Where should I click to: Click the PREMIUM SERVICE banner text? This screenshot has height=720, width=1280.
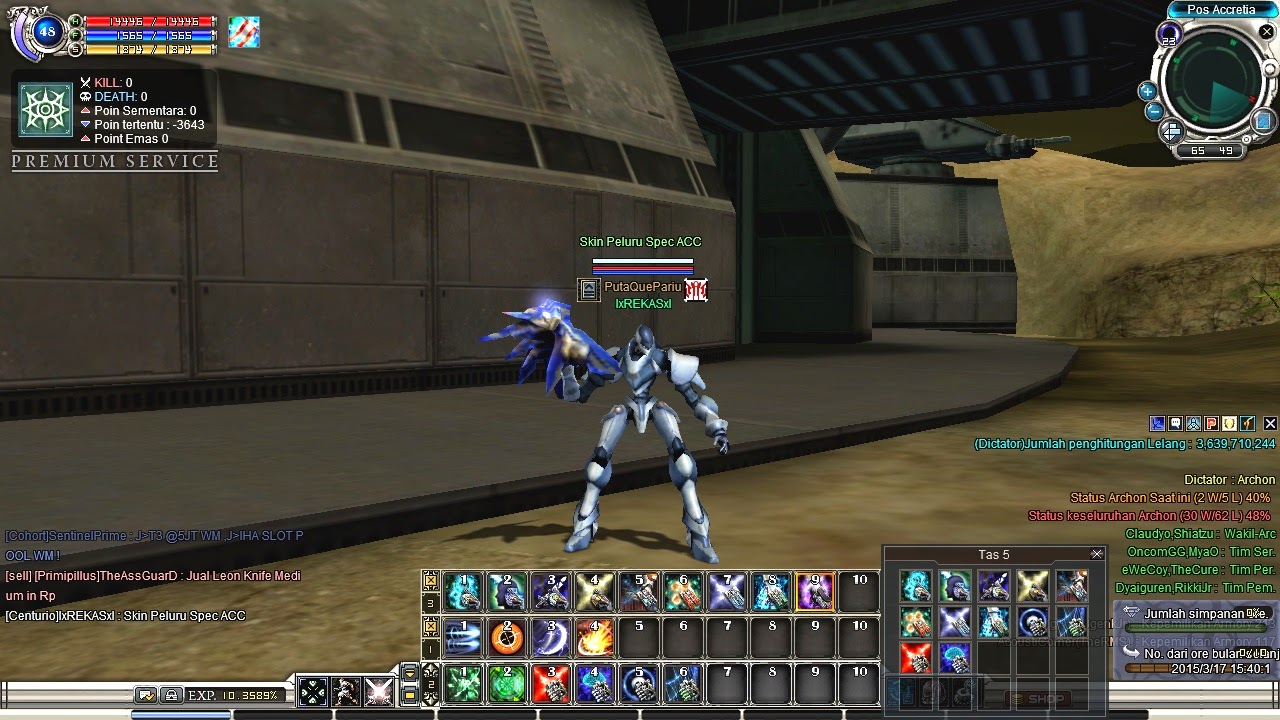(113, 161)
